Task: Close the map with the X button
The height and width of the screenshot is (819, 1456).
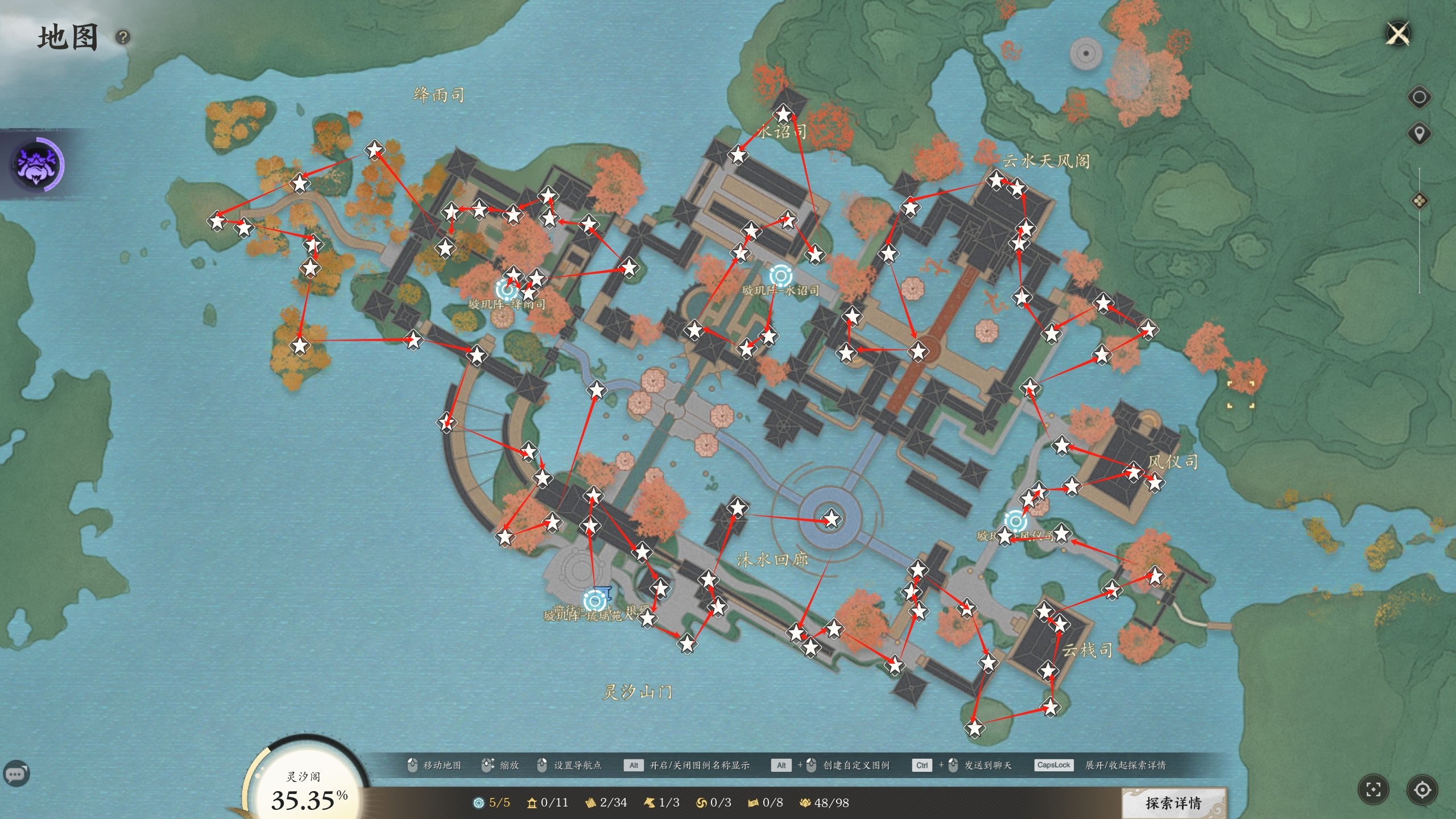Action: point(1399,34)
